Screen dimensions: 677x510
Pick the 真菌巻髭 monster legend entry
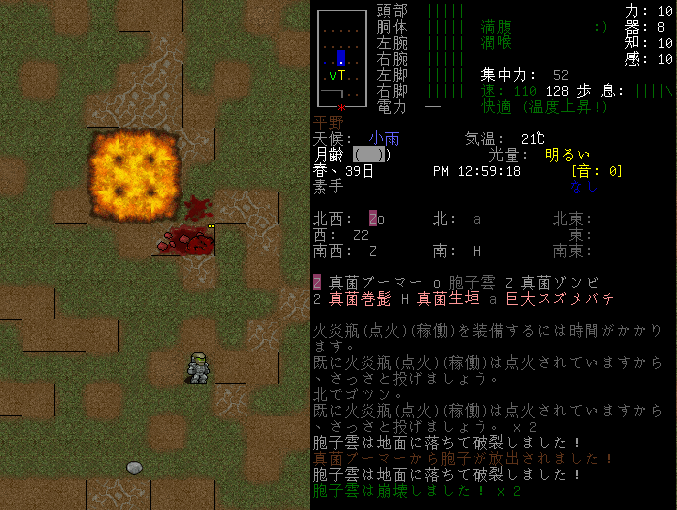tap(354, 298)
